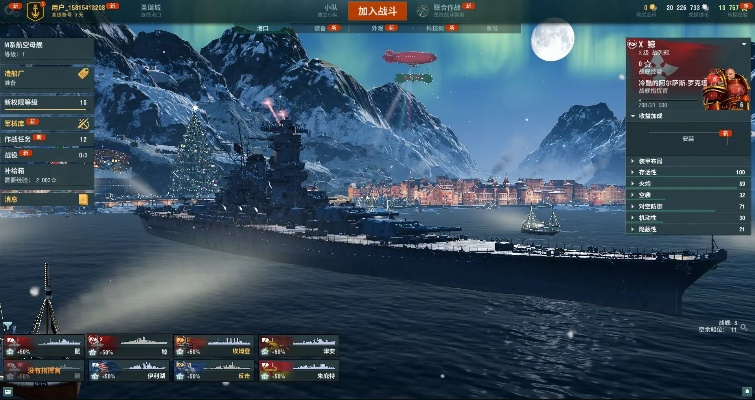Choose the 朱庇特 ship from carousel
Screen dimensions: 755x400
pyautogui.click(x=298, y=373)
